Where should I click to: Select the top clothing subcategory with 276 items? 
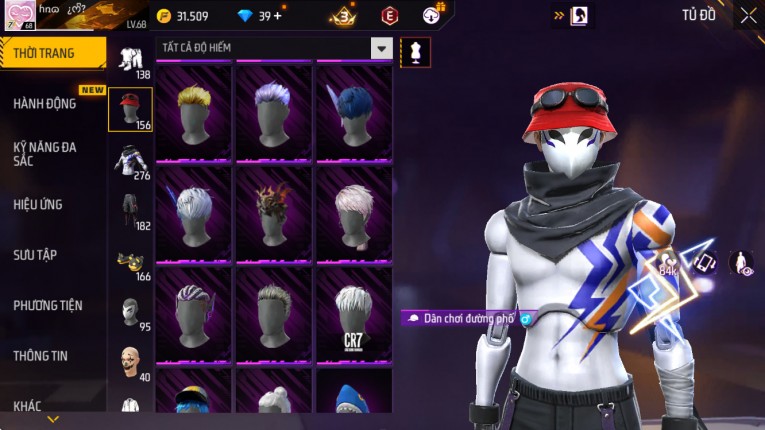pos(130,160)
